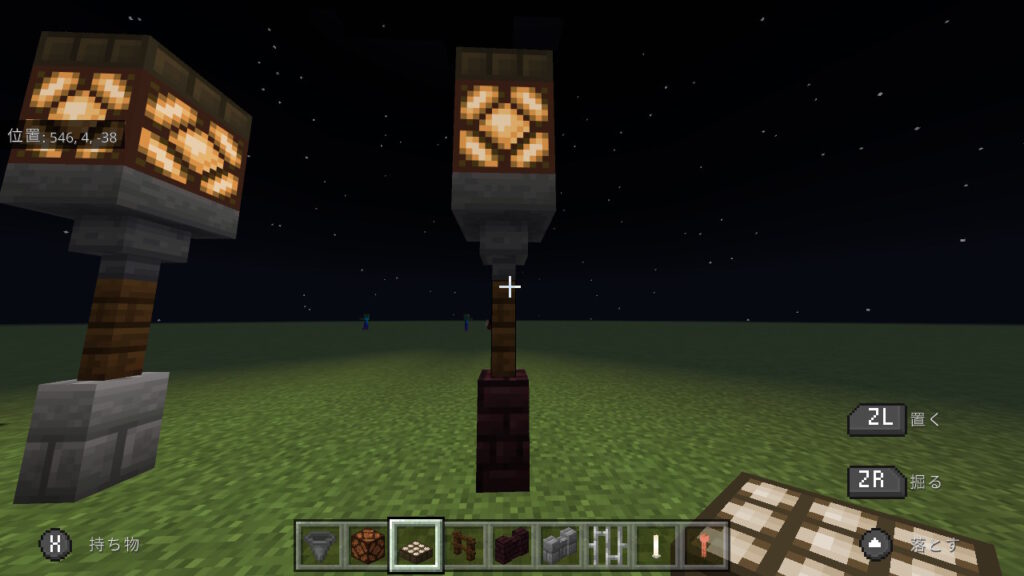Choose the stone brick wall slot
The height and width of the screenshot is (576, 1024).
coord(559,546)
